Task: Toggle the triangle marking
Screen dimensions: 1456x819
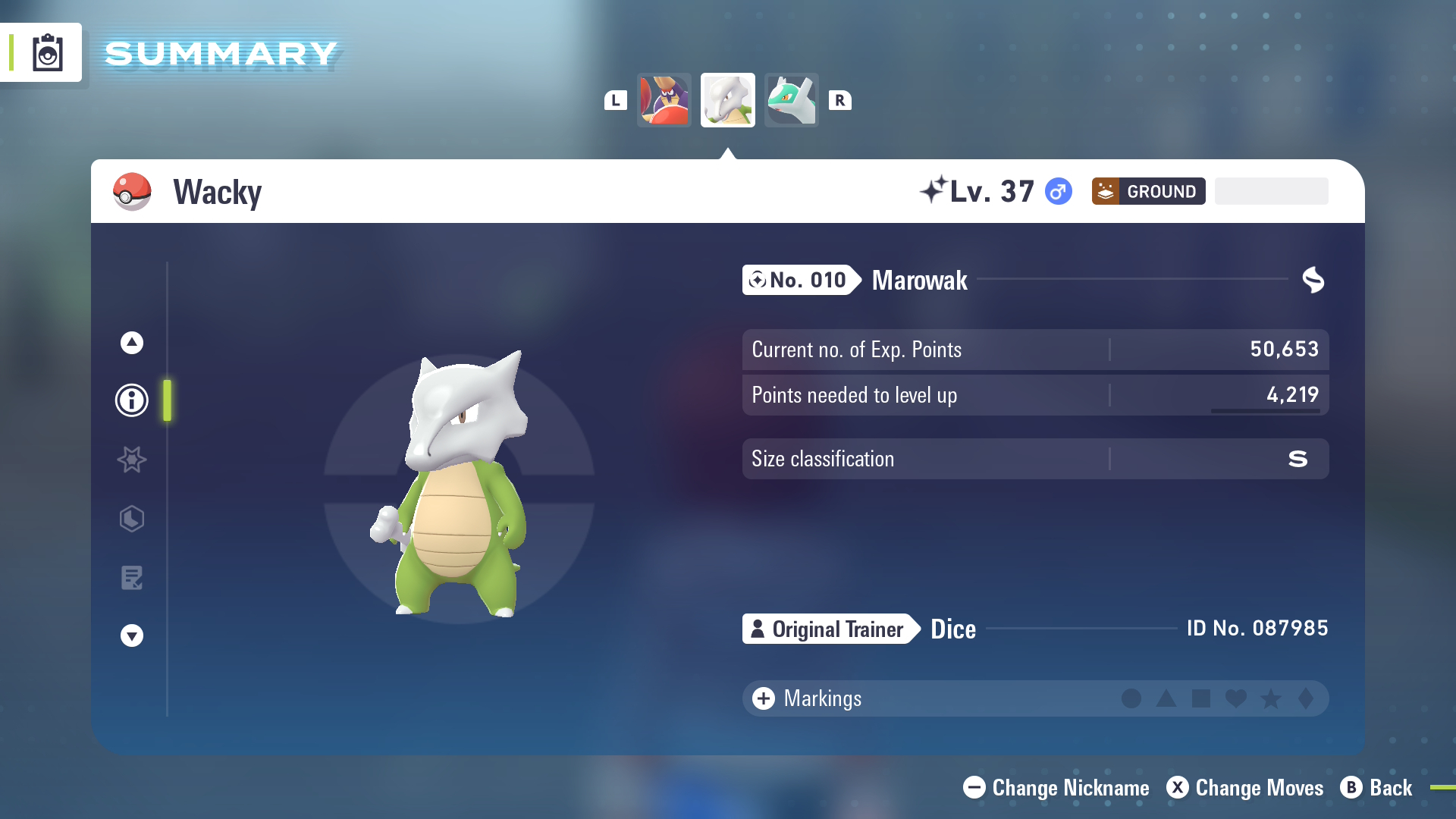Action: click(1166, 698)
